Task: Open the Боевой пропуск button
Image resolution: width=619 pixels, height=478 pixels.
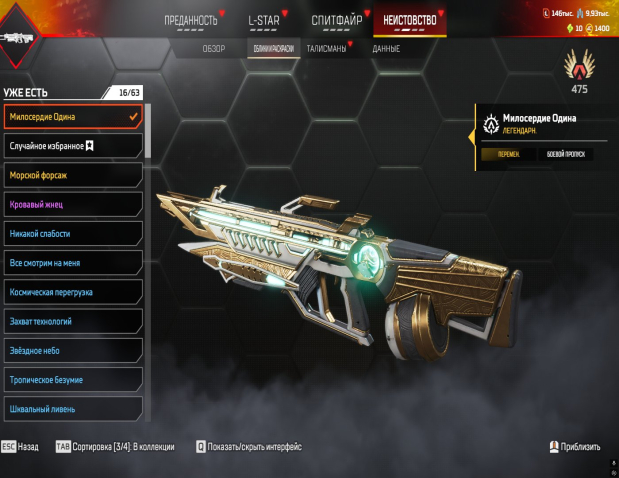Action: coord(566,154)
